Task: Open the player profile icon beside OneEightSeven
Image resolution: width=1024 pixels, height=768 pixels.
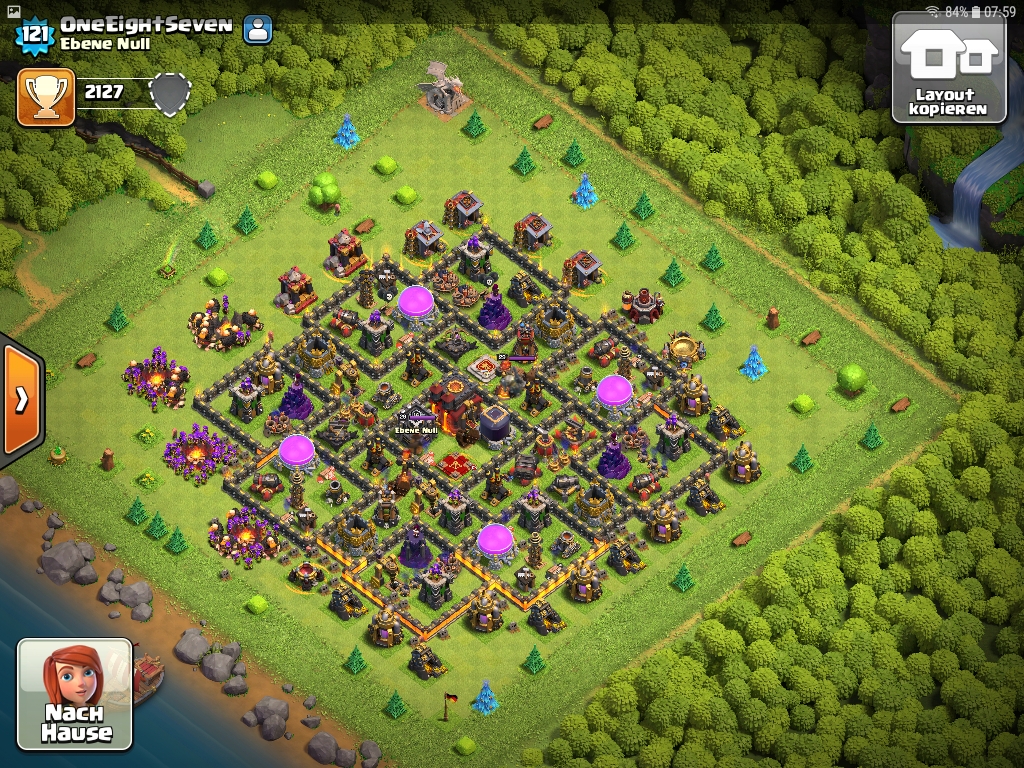Action: pos(258,29)
